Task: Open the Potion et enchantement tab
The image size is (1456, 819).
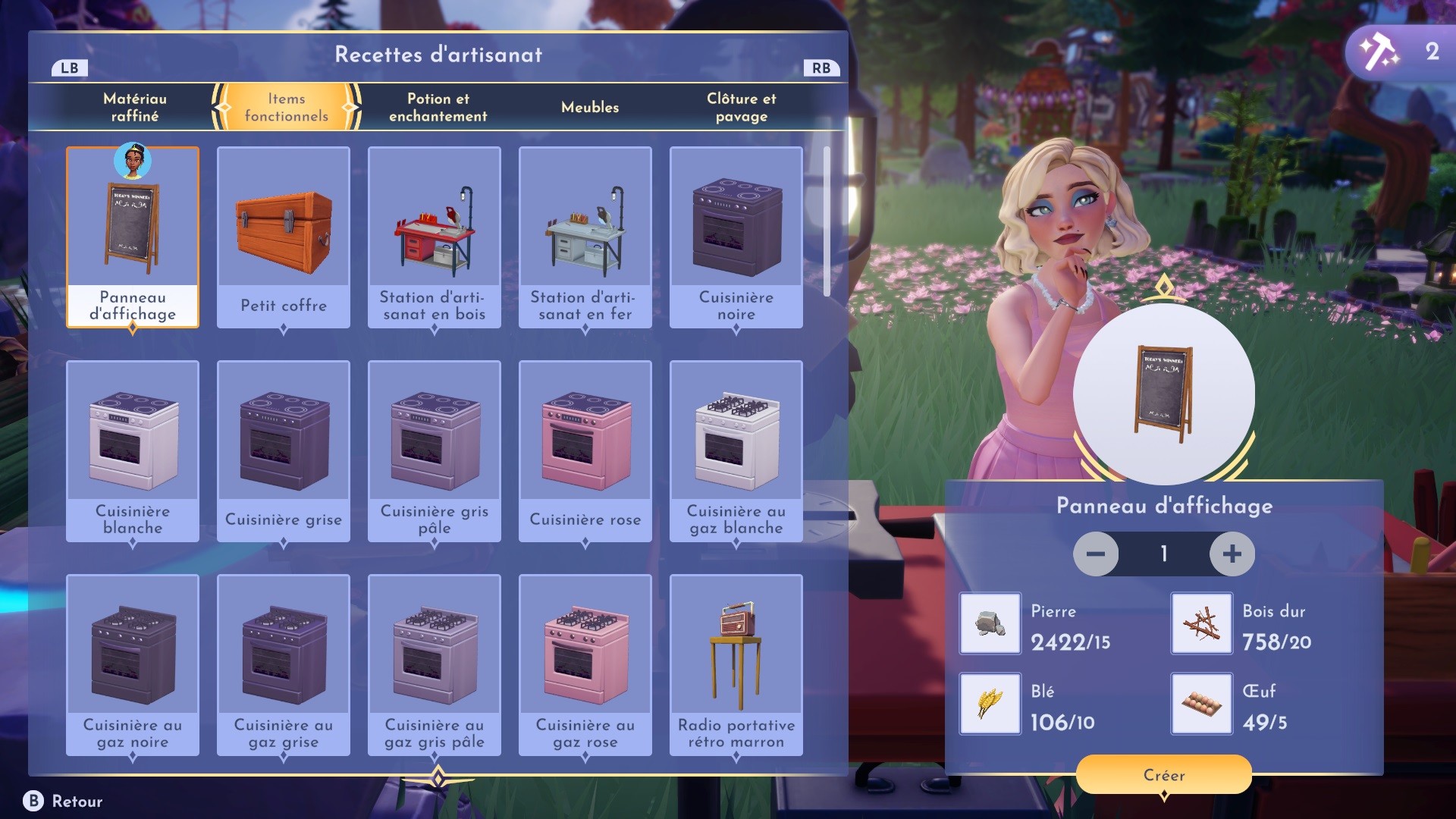Action: tap(438, 107)
